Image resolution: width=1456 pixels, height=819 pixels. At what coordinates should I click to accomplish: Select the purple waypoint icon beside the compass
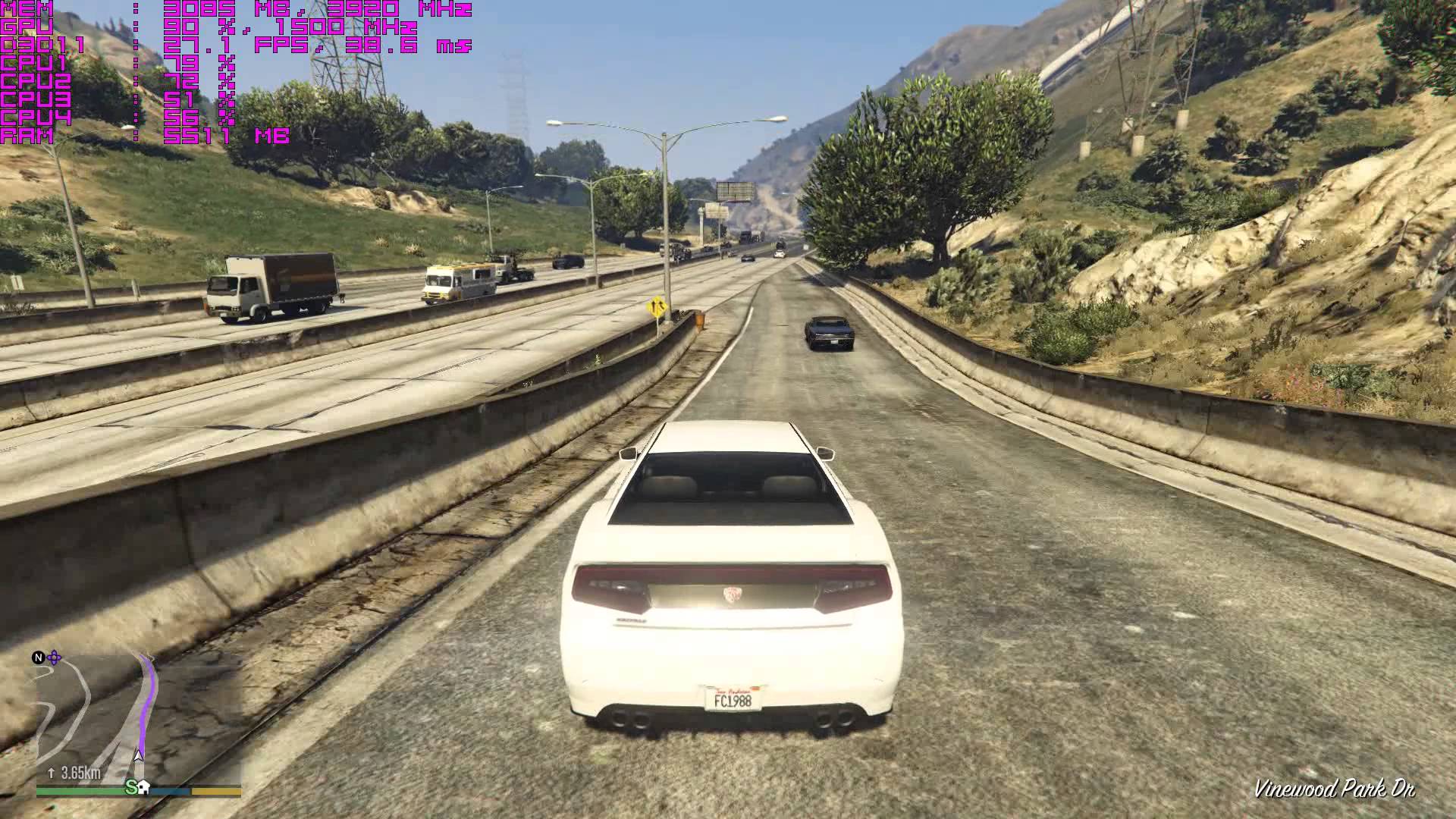[54, 658]
